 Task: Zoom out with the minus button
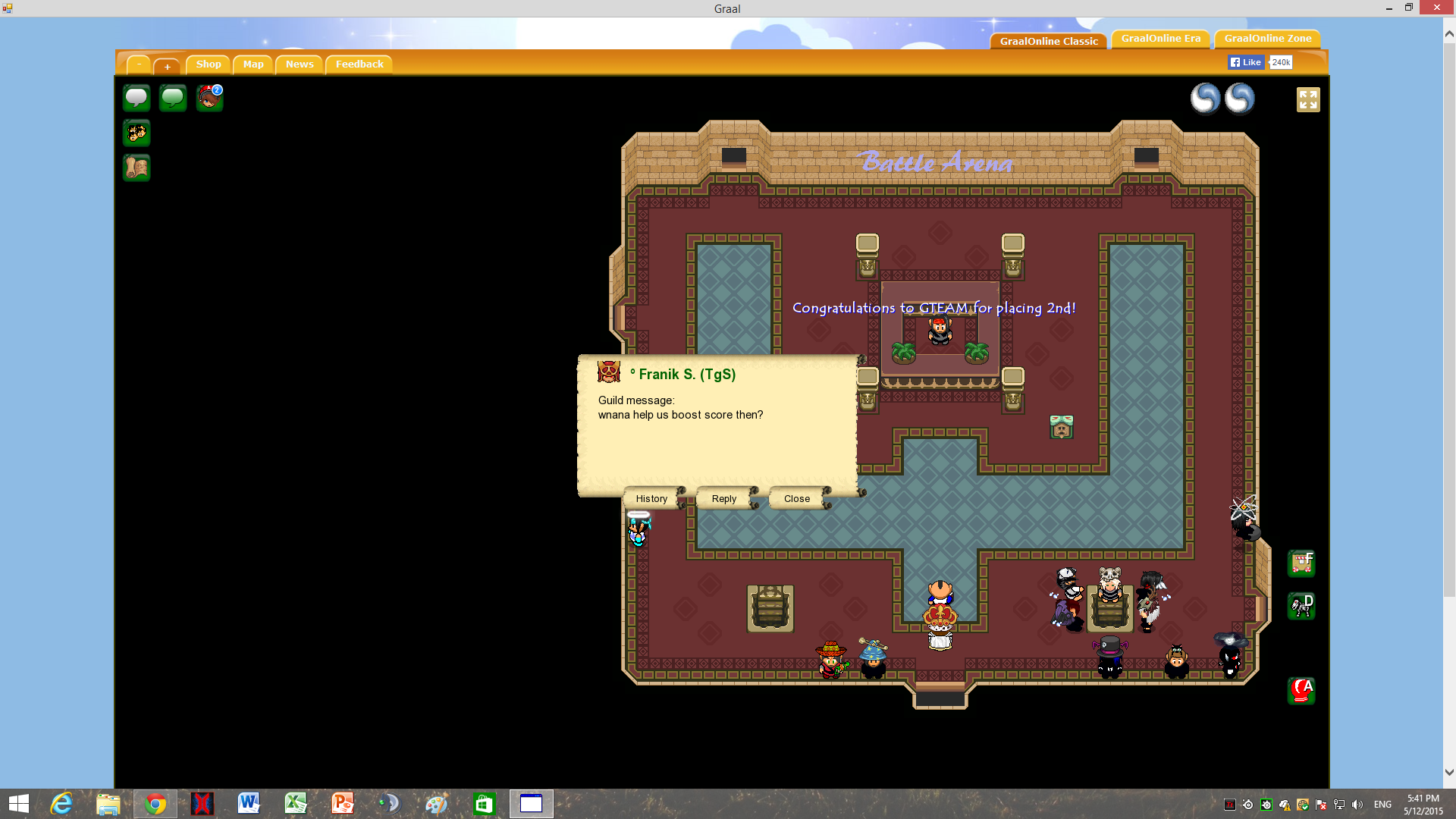tap(139, 65)
